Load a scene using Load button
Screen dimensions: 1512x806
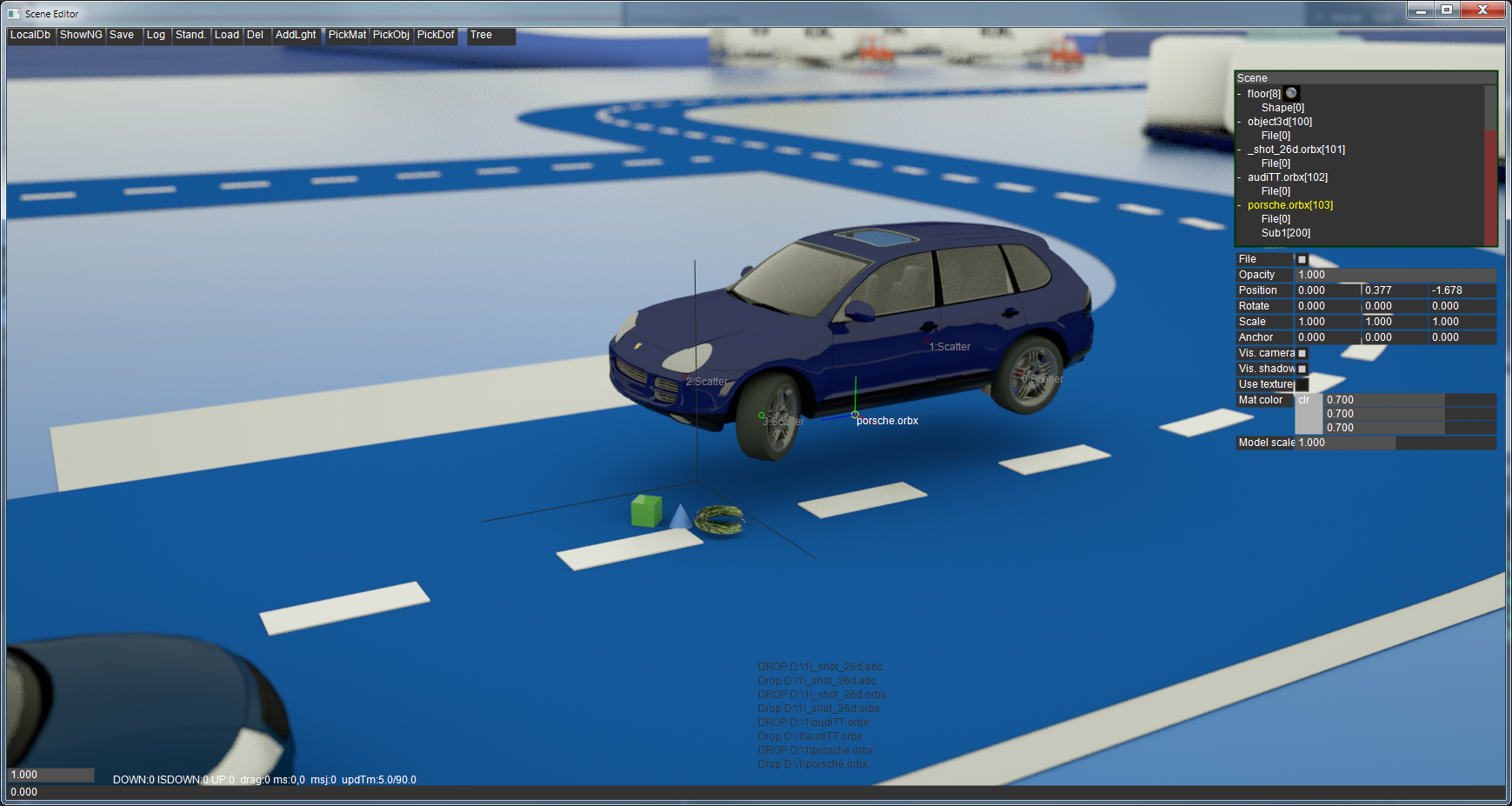click(x=227, y=36)
